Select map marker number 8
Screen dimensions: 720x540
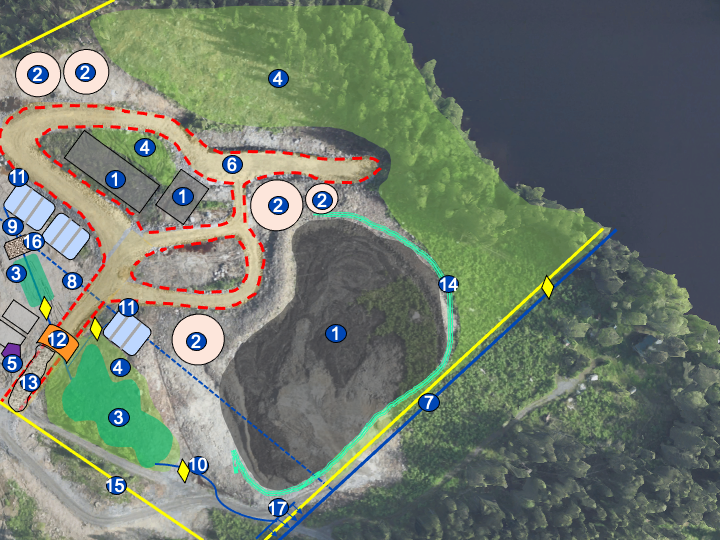(71, 282)
